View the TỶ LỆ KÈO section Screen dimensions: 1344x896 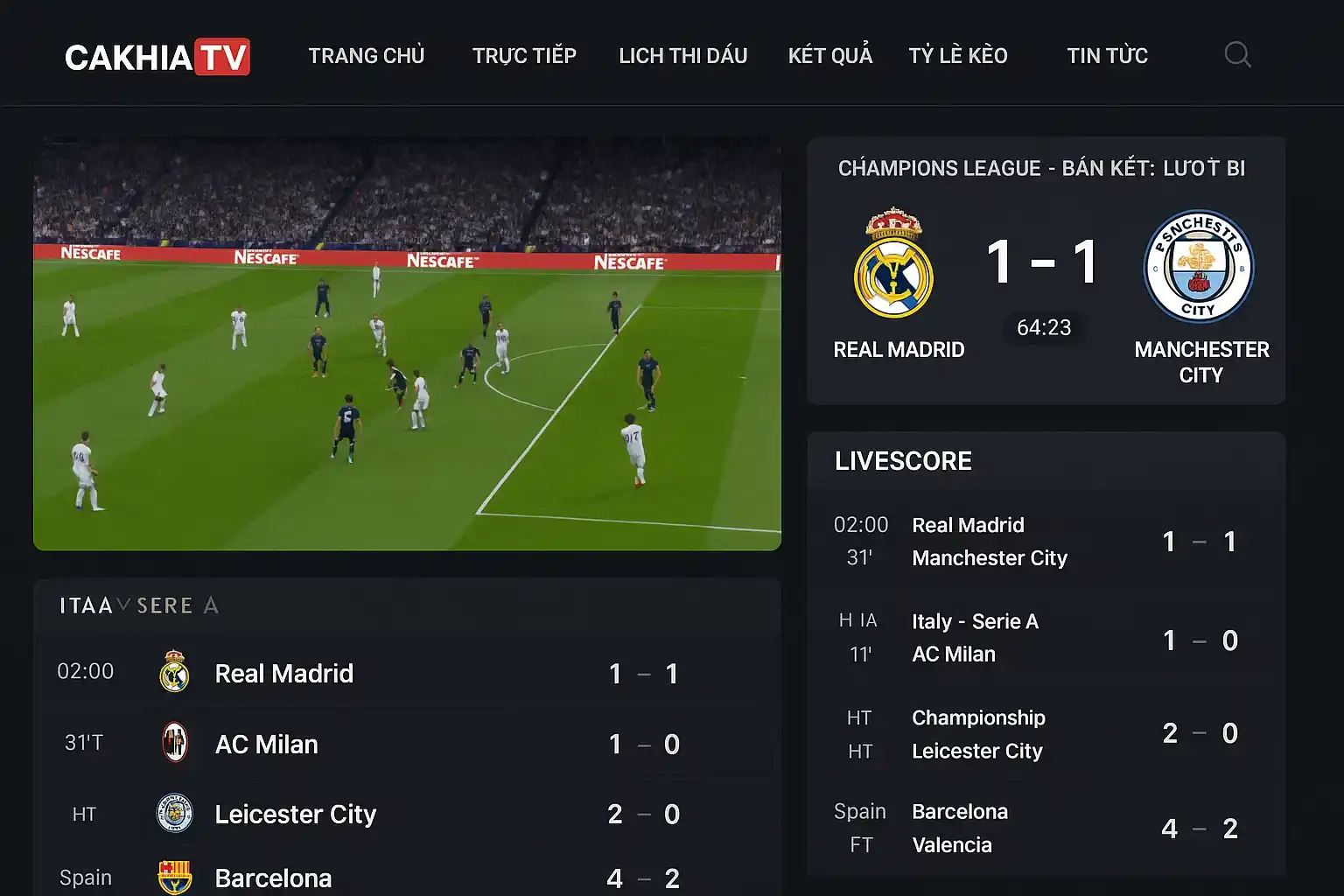[958, 55]
